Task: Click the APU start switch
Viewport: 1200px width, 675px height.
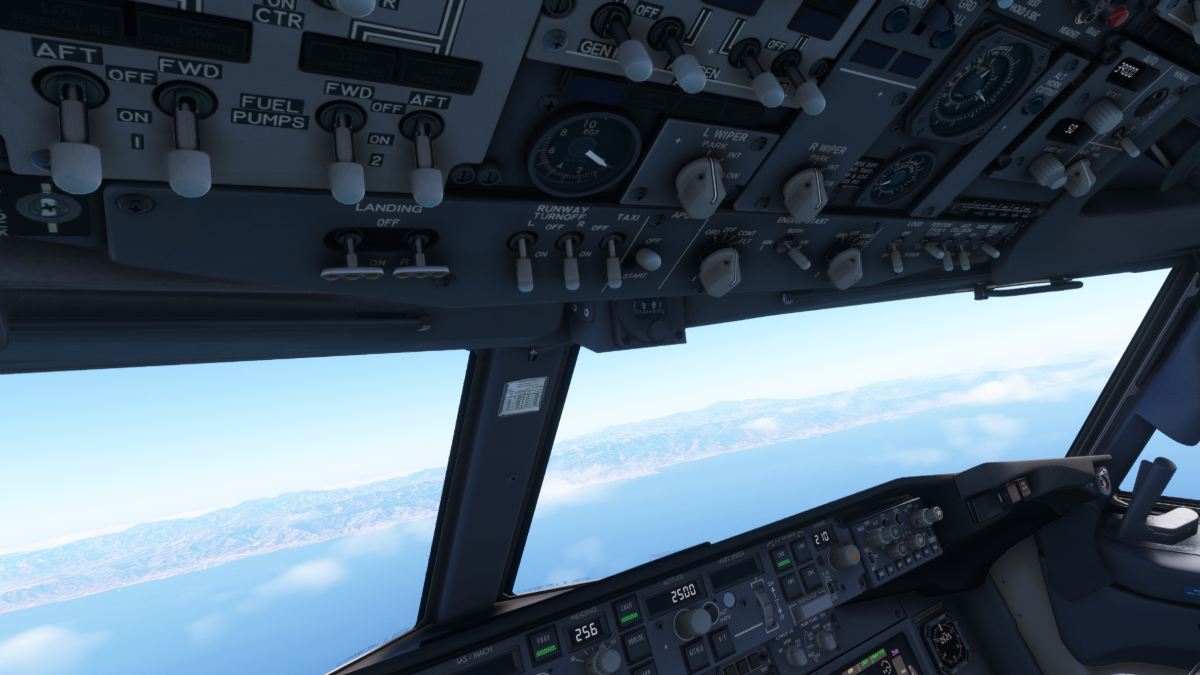Action: pyautogui.click(x=648, y=259)
